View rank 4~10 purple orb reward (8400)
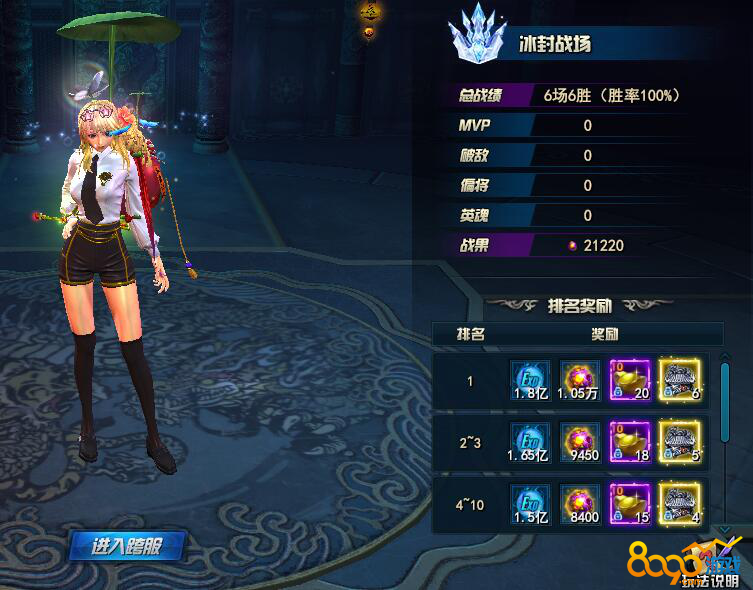753x590 pixels. coord(580,503)
